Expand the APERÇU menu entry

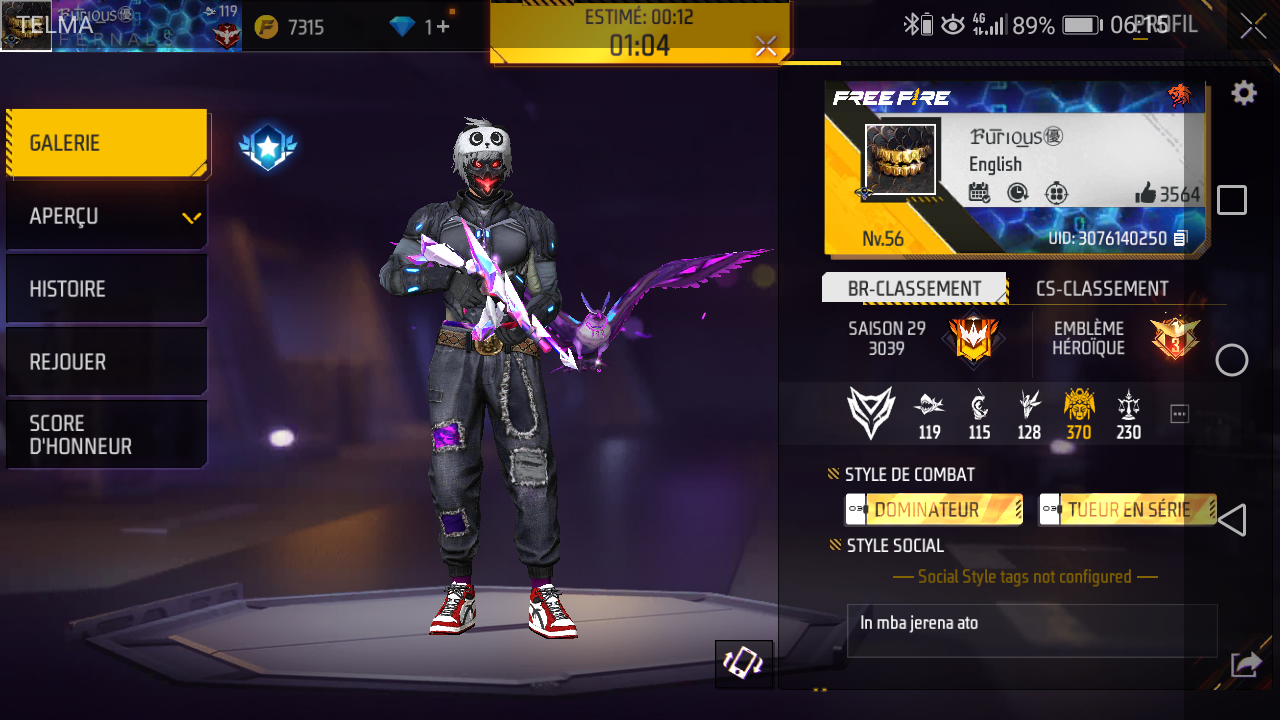point(106,216)
